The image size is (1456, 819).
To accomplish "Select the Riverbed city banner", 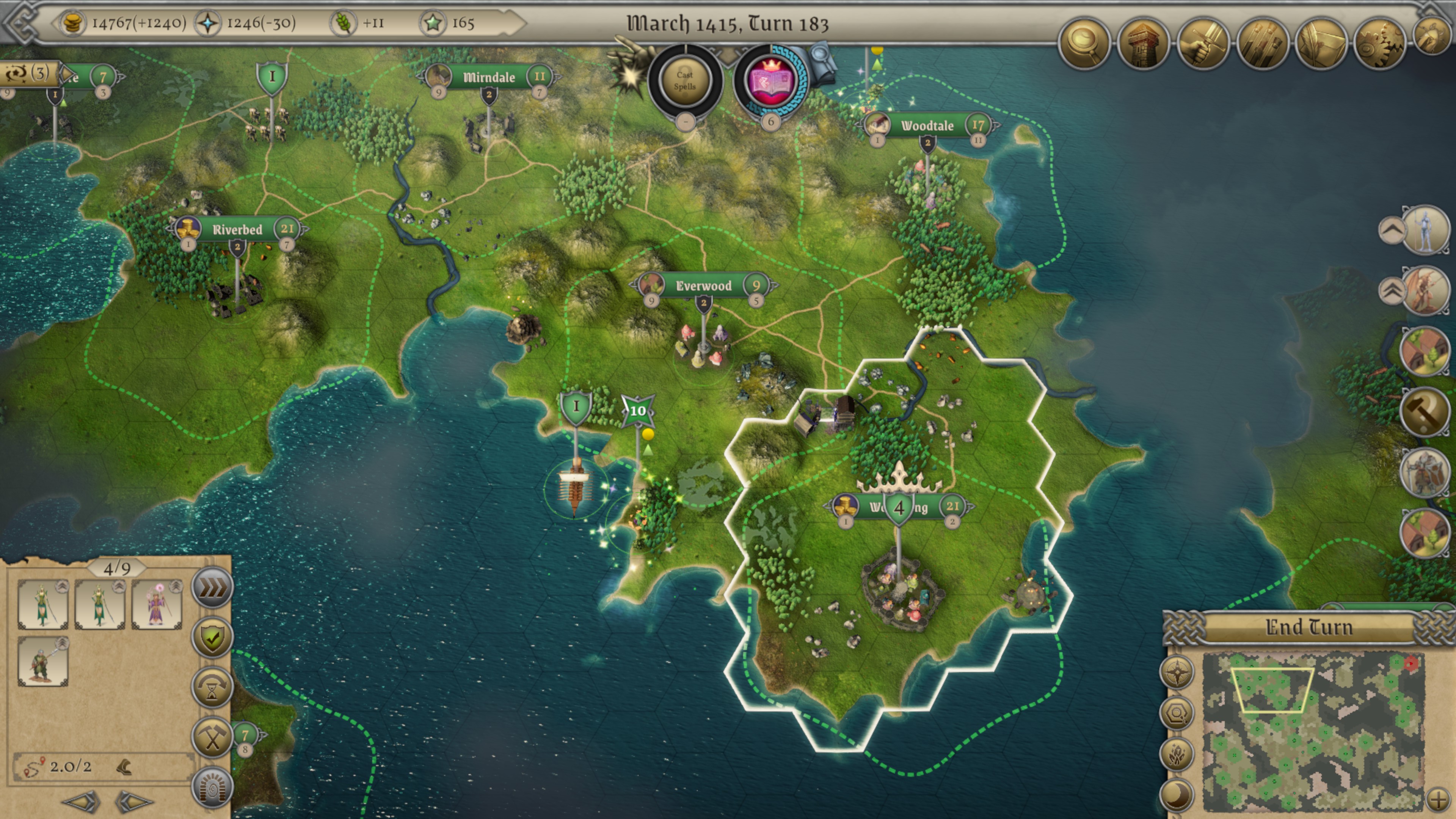I will click(x=237, y=229).
